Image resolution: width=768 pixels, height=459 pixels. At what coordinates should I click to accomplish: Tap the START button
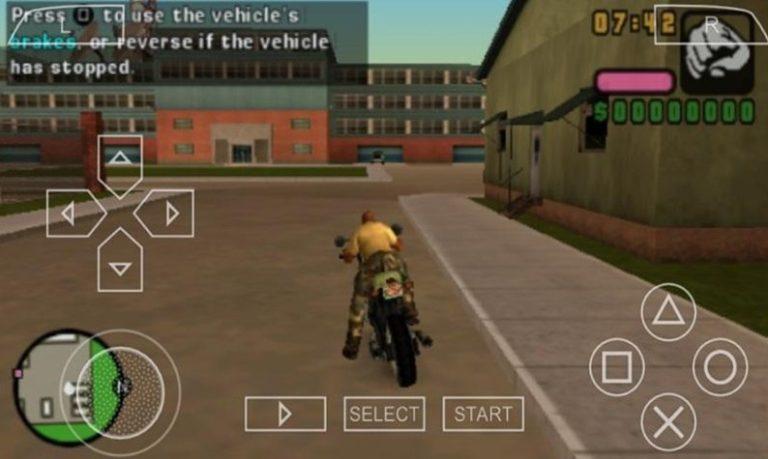point(483,414)
